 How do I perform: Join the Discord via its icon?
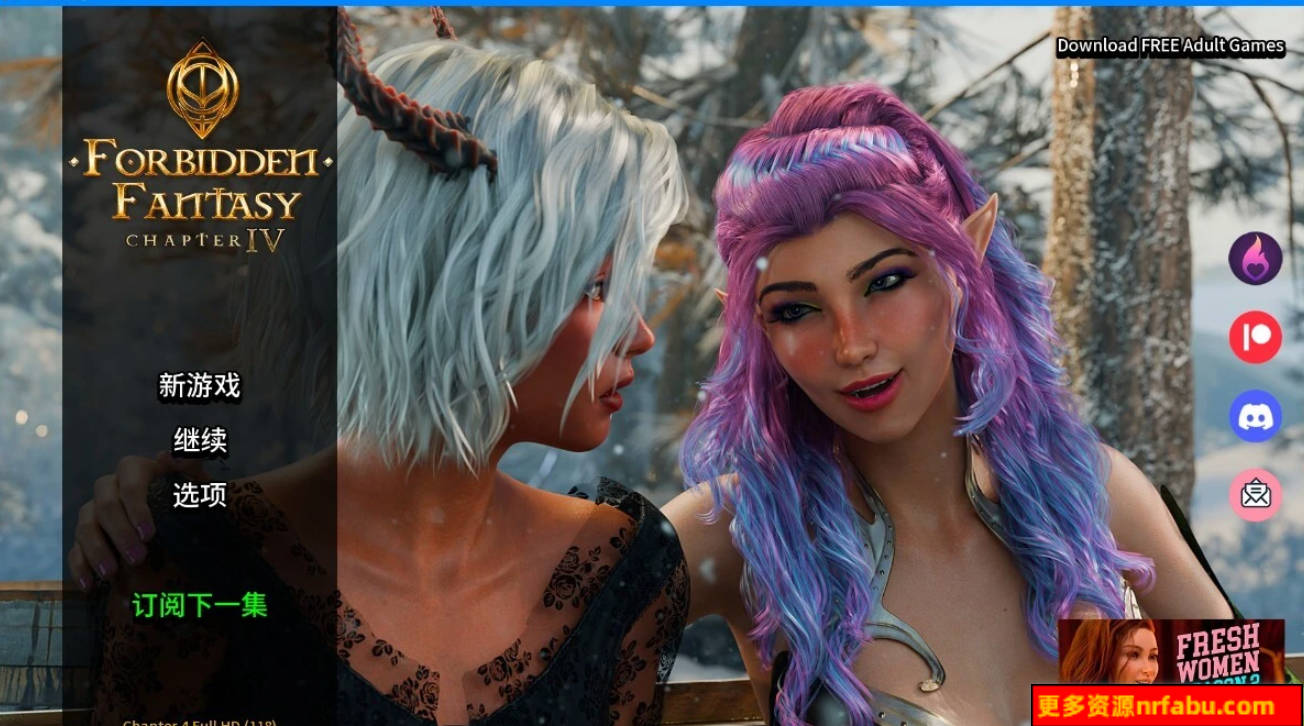[1255, 414]
